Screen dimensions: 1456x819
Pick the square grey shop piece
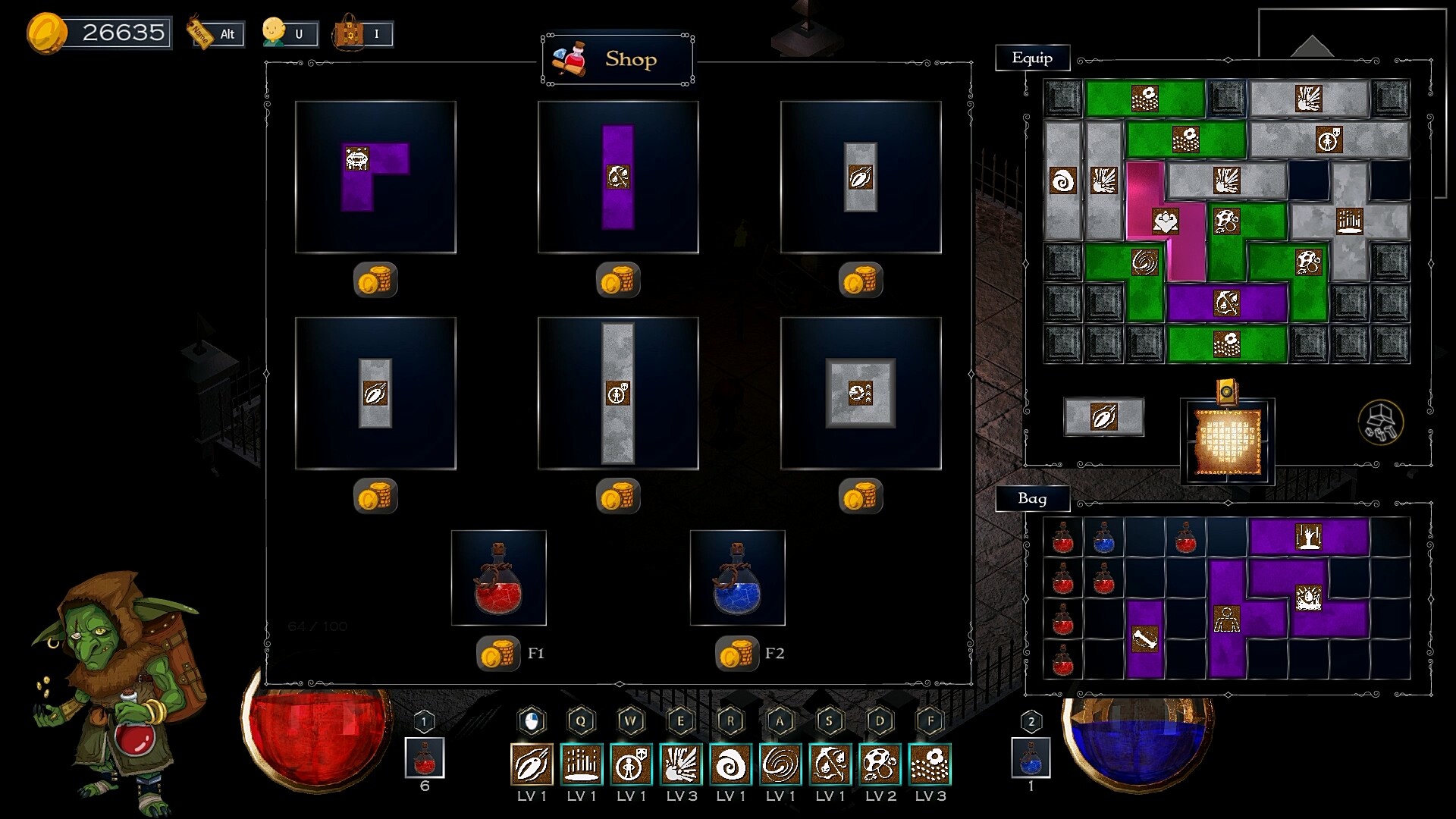point(860,393)
